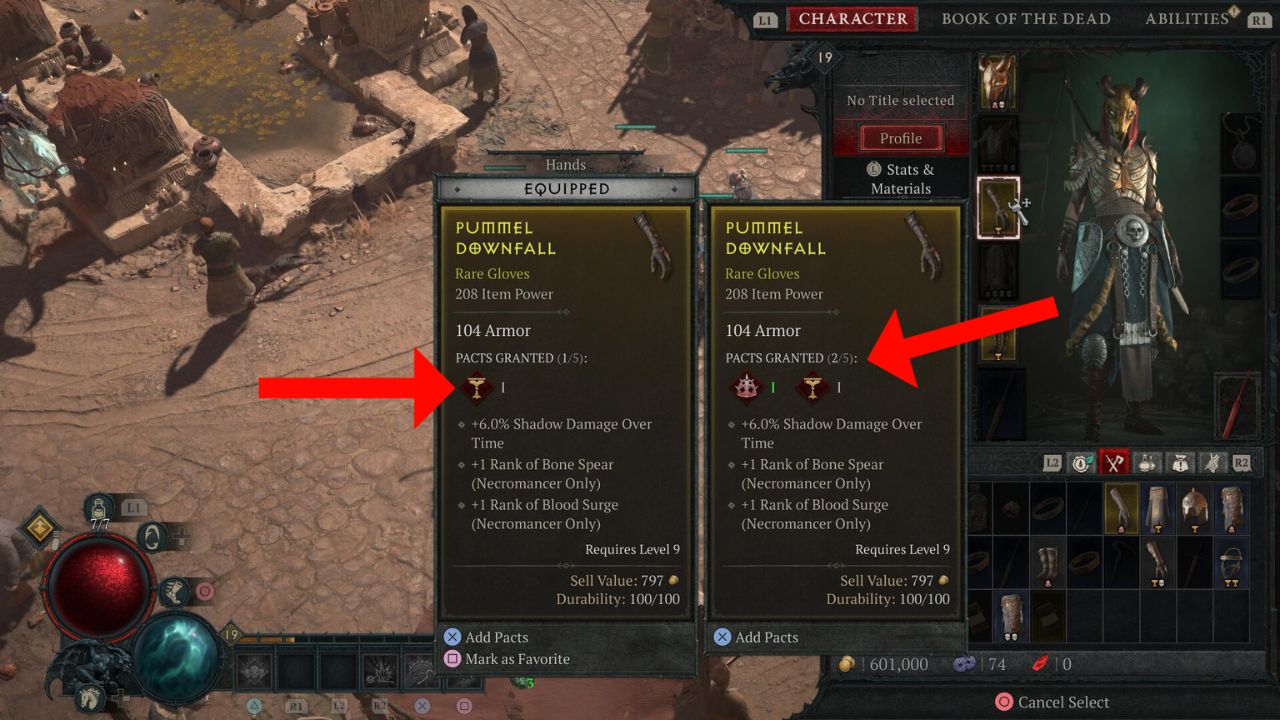
Task: Select the CHARACTER tab
Action: (x=853, y=18)
